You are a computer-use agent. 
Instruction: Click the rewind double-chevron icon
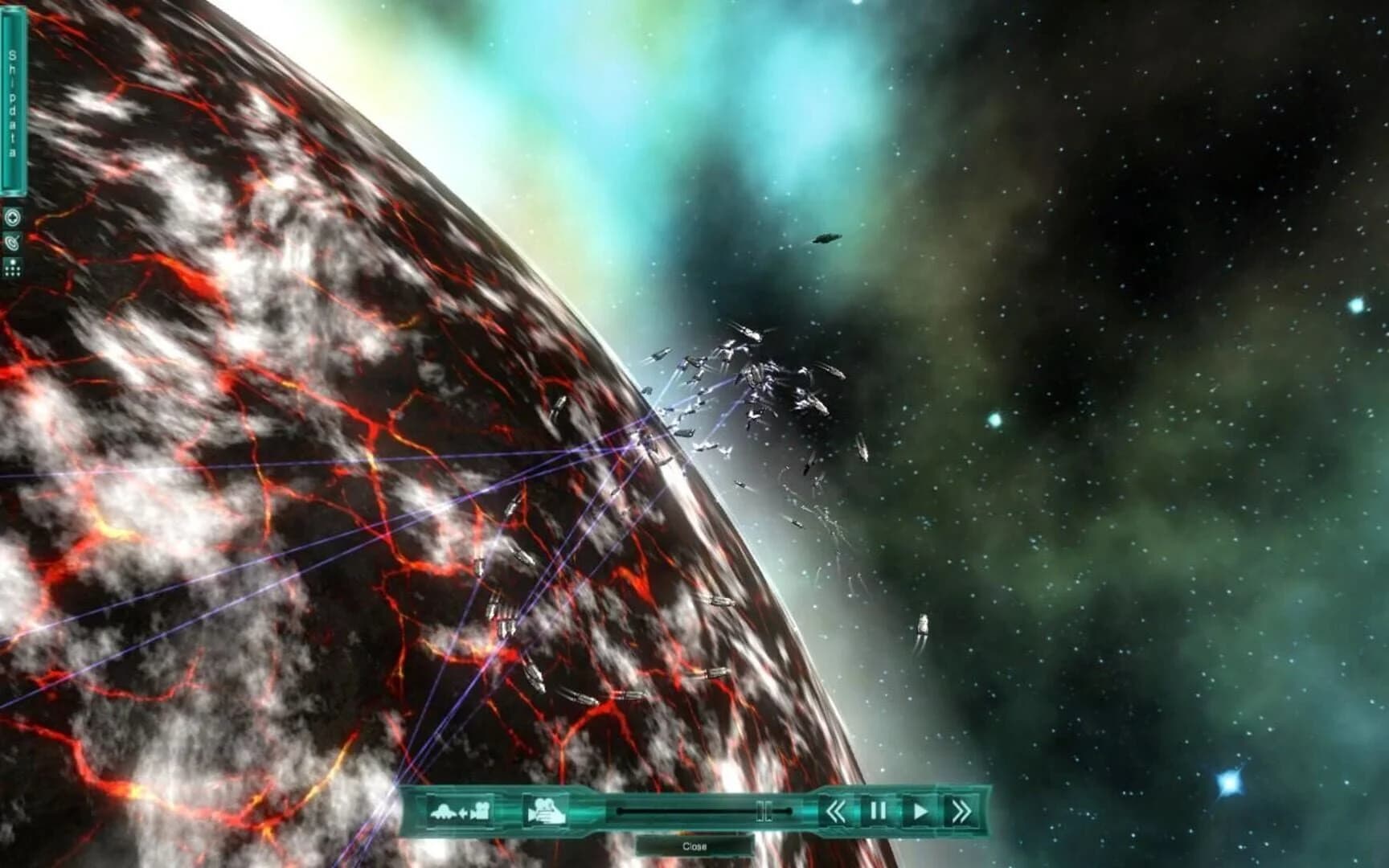click(836, 810)
